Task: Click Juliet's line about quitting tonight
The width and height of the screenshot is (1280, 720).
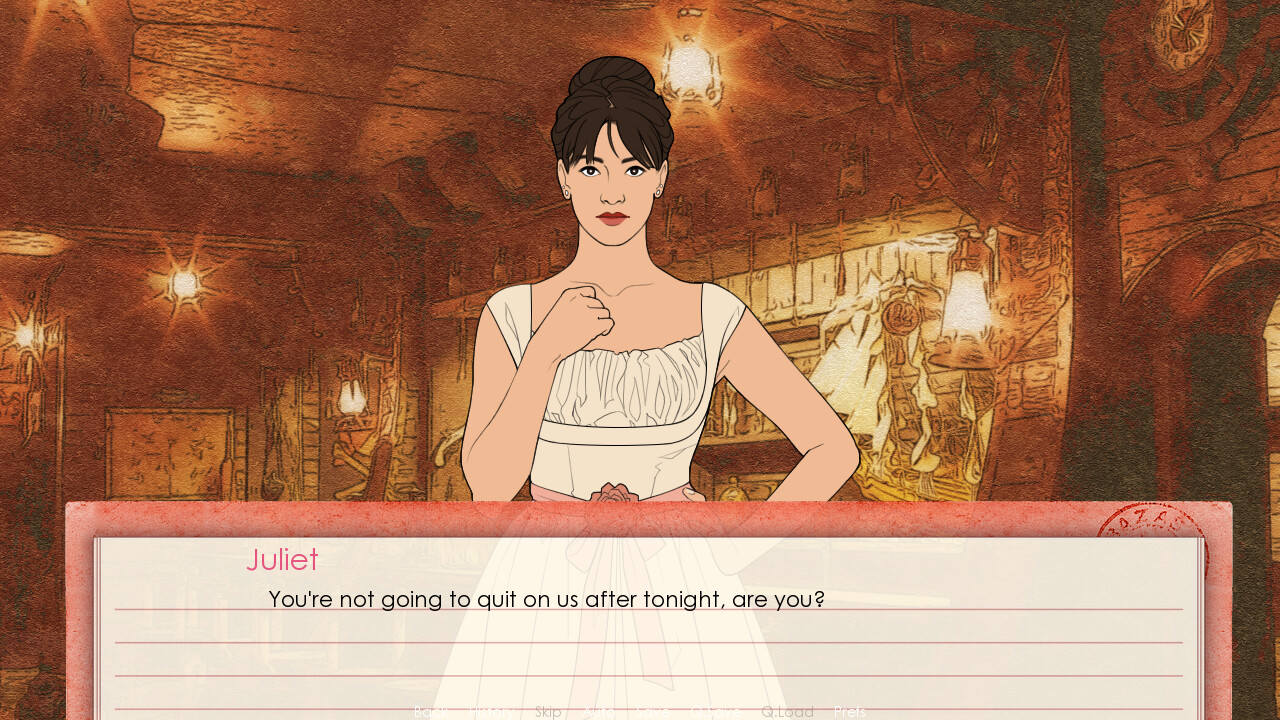Action: tap(545, 599)
